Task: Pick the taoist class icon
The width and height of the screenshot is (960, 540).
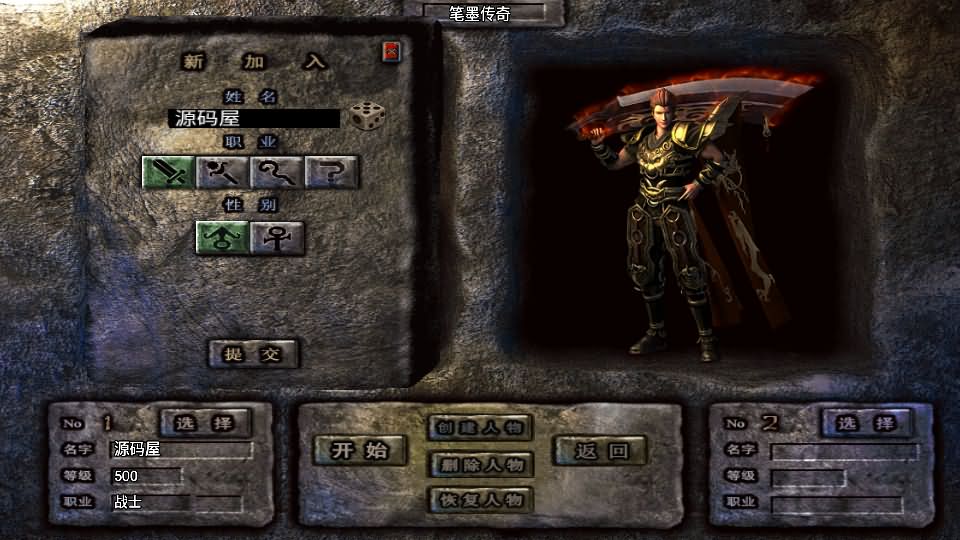Action: (277, 173)
